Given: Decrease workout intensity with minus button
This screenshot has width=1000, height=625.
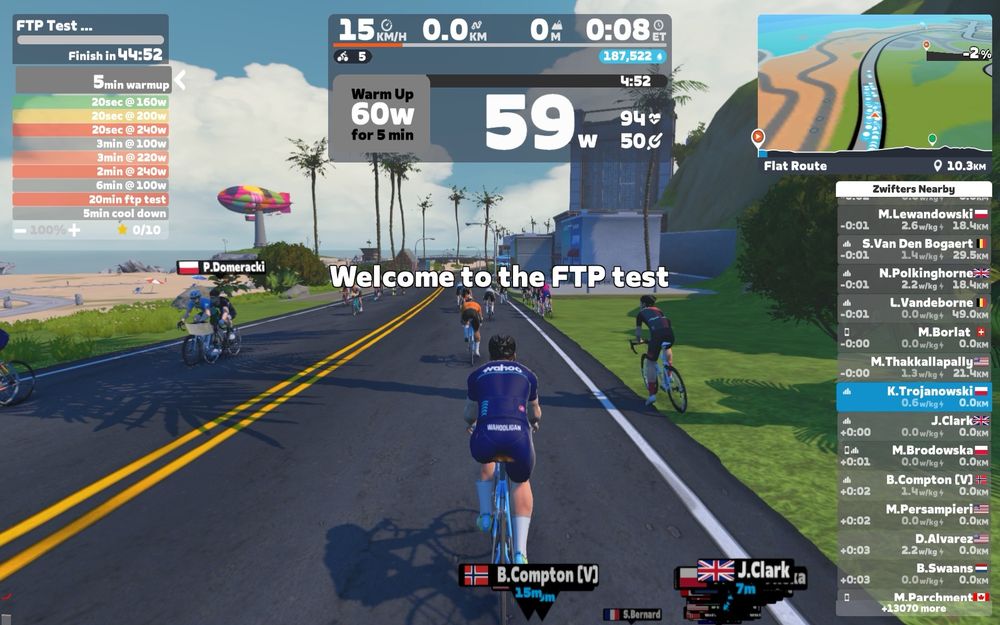Looking at the screenshot, I should [20, 230].
